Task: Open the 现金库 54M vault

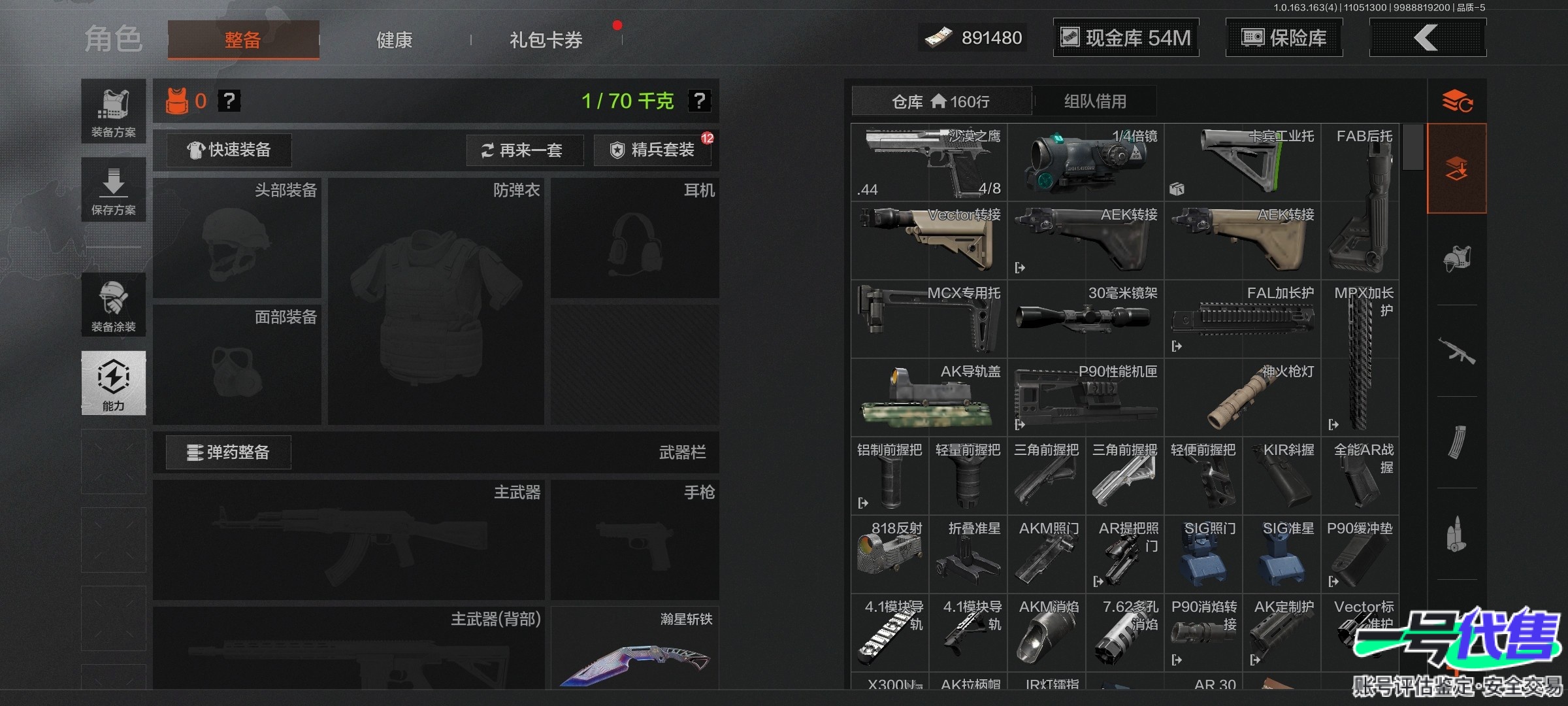Action: pyautogui.click(x=1126, y=38)
